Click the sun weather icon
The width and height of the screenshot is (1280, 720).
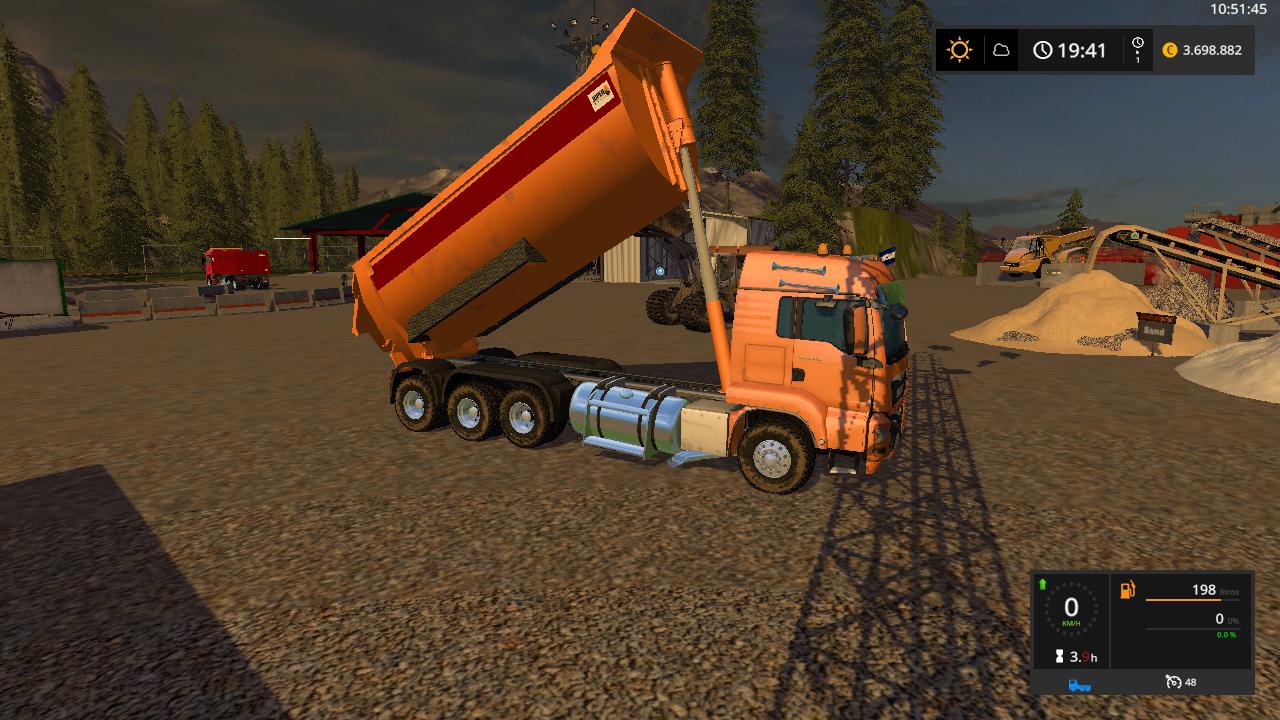[960, 50]
